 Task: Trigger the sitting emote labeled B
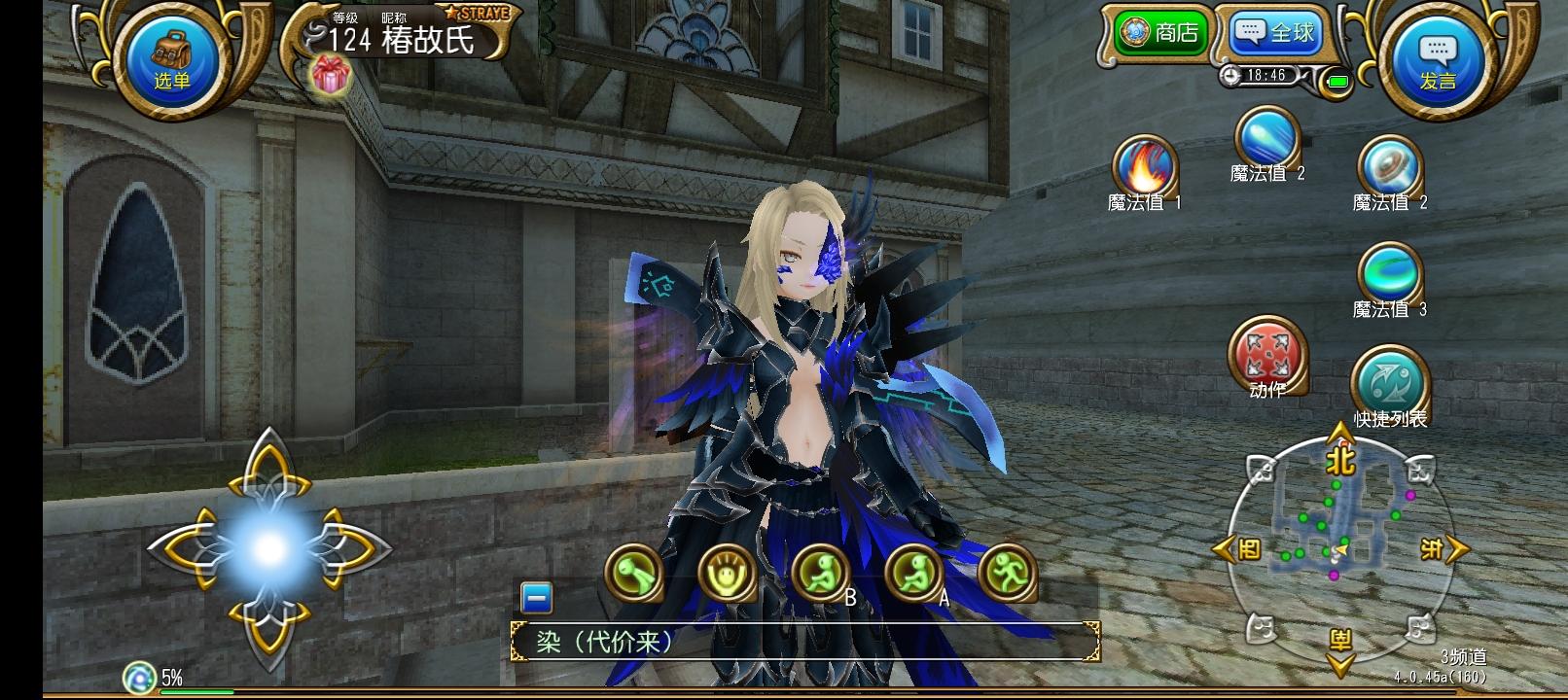coord(820,572)
